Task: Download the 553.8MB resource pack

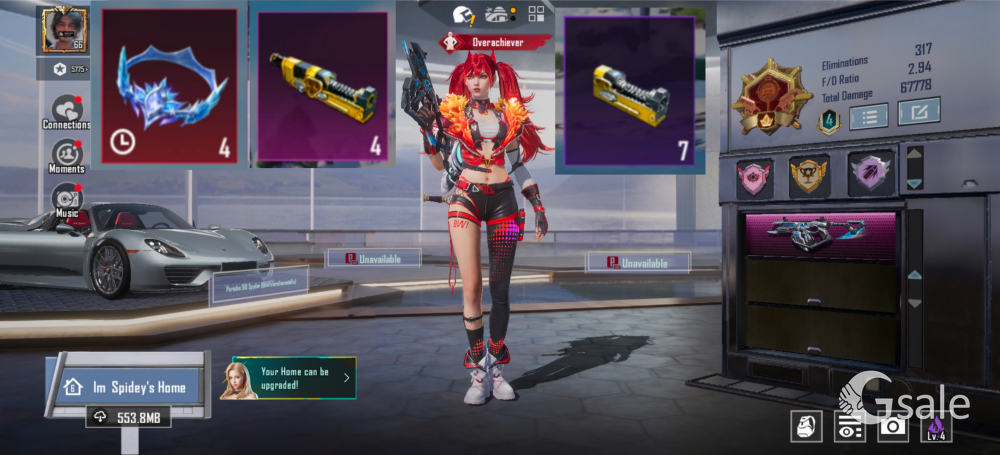Action: click(x=127, y=417)
